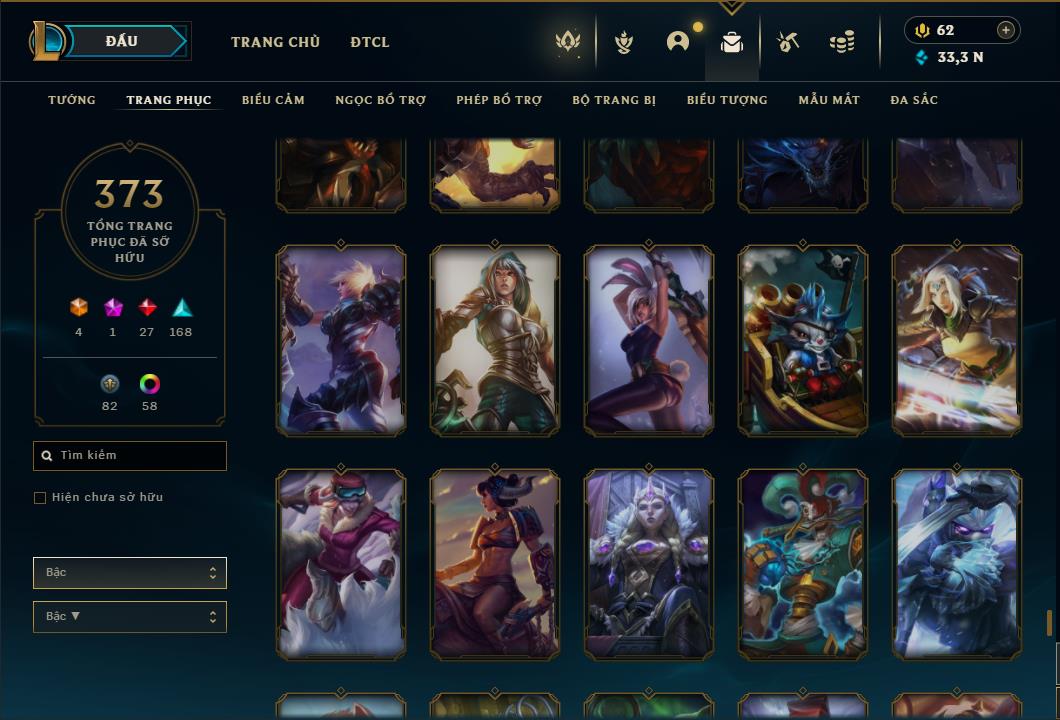Open the TRANG CHỦ home page

tap(275, 42)
